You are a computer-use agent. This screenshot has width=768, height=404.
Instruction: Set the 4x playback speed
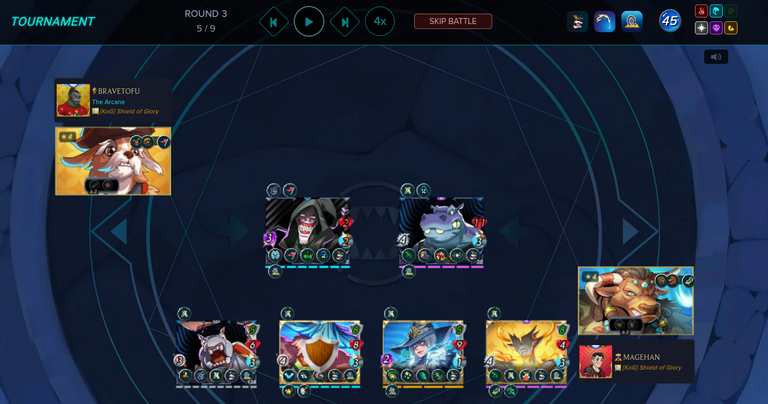point(380,21)
